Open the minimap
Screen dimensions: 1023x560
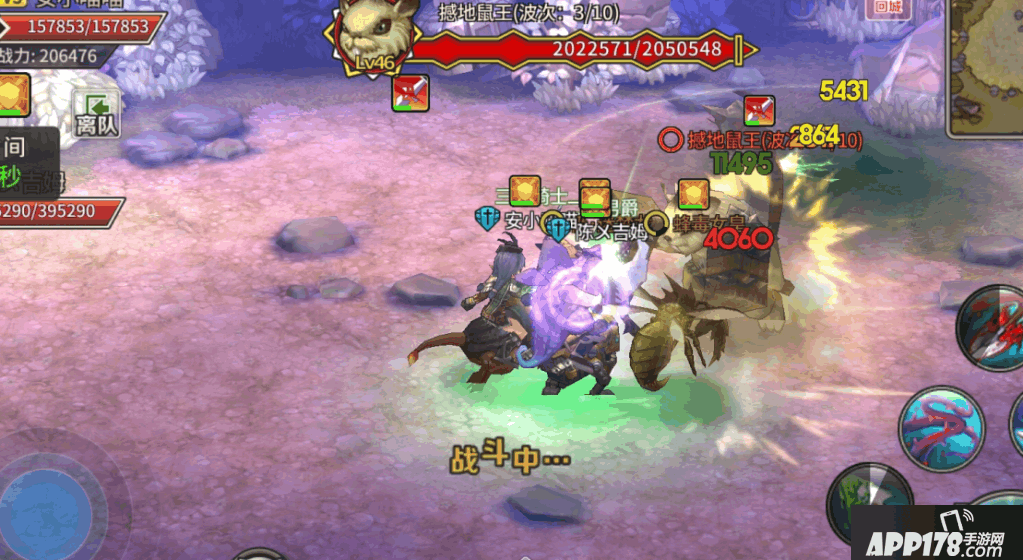(986, 66)
